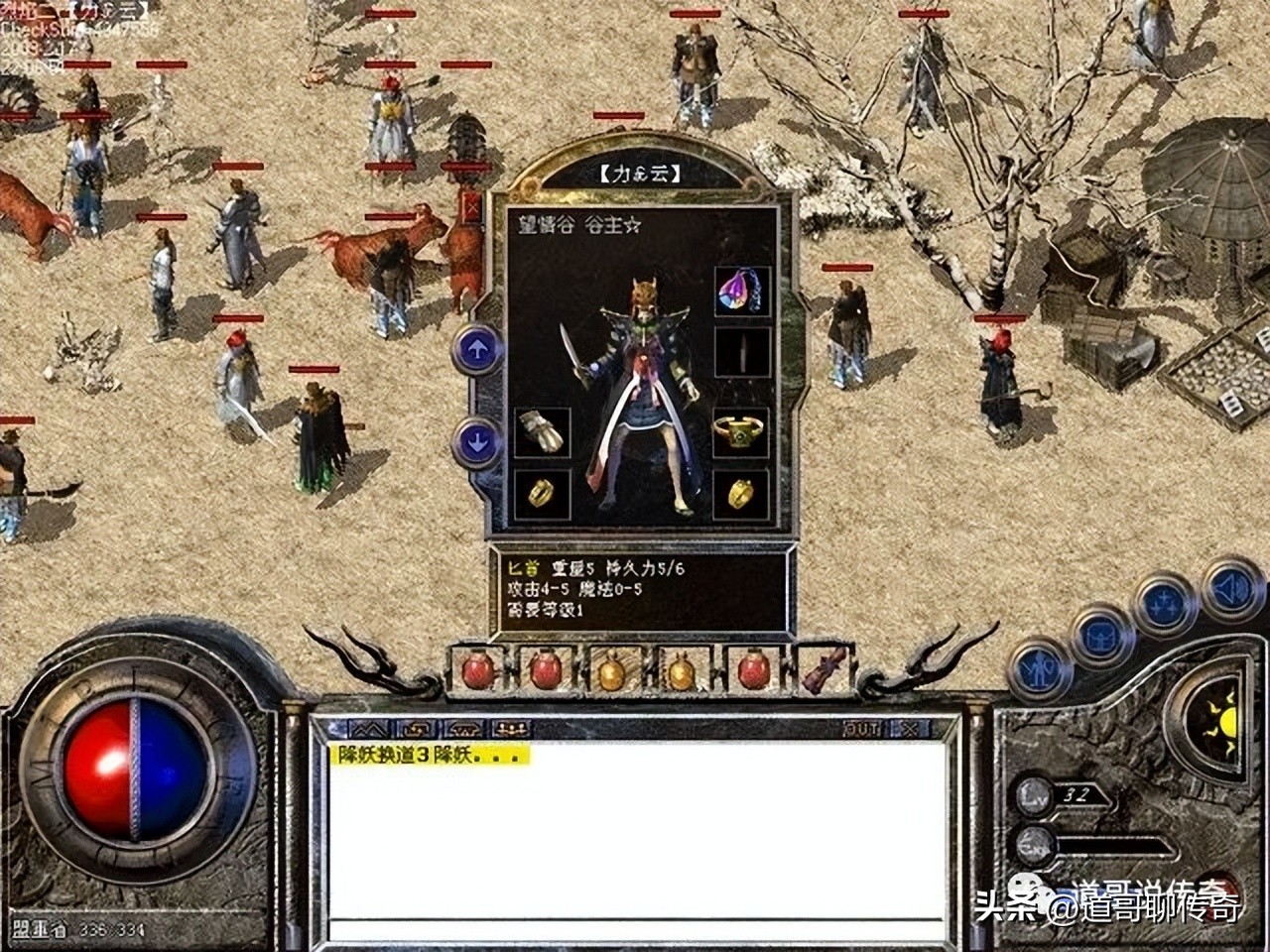
Task: Click the down arrow on the equipment panel
Action: point(476,438)
